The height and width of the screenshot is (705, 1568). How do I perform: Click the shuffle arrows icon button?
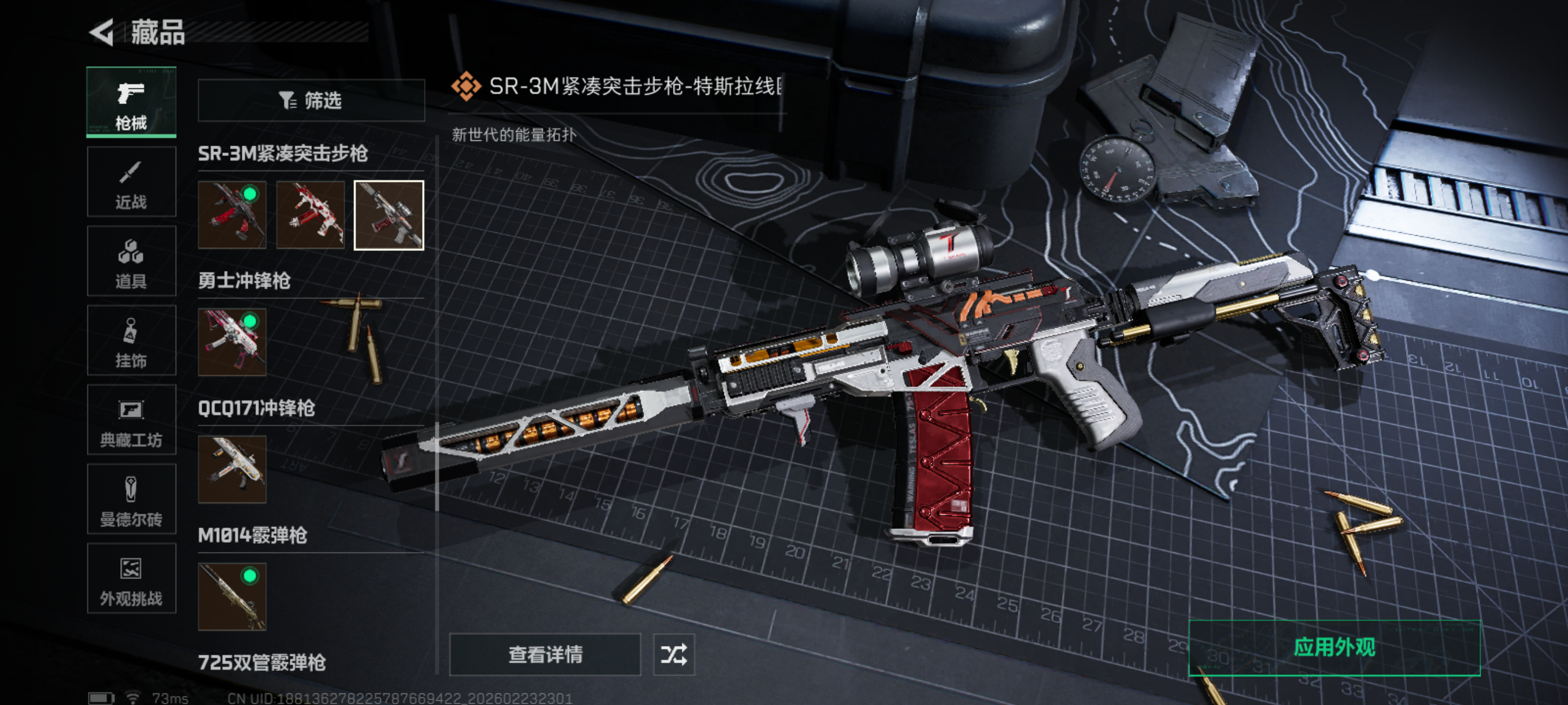(674, 655)
